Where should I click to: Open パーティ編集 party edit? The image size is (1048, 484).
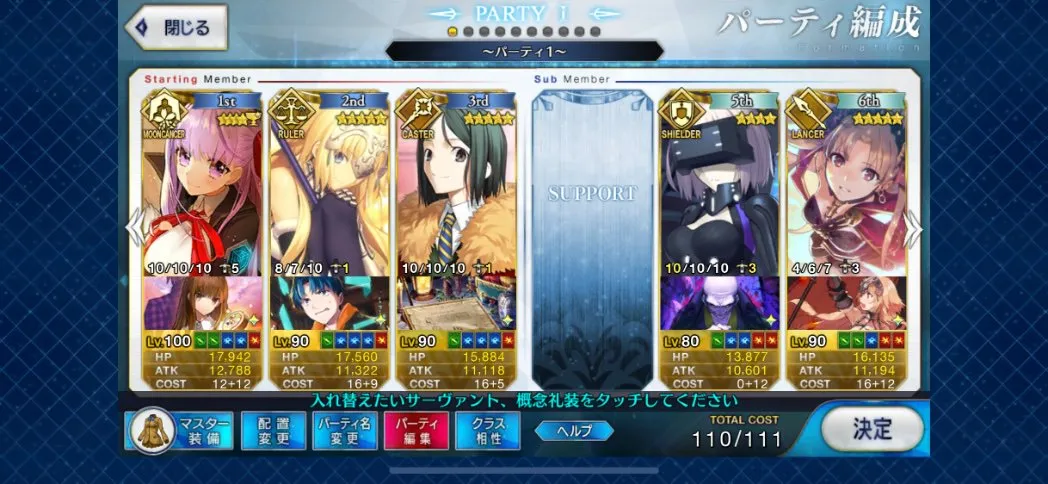[416, 431]
